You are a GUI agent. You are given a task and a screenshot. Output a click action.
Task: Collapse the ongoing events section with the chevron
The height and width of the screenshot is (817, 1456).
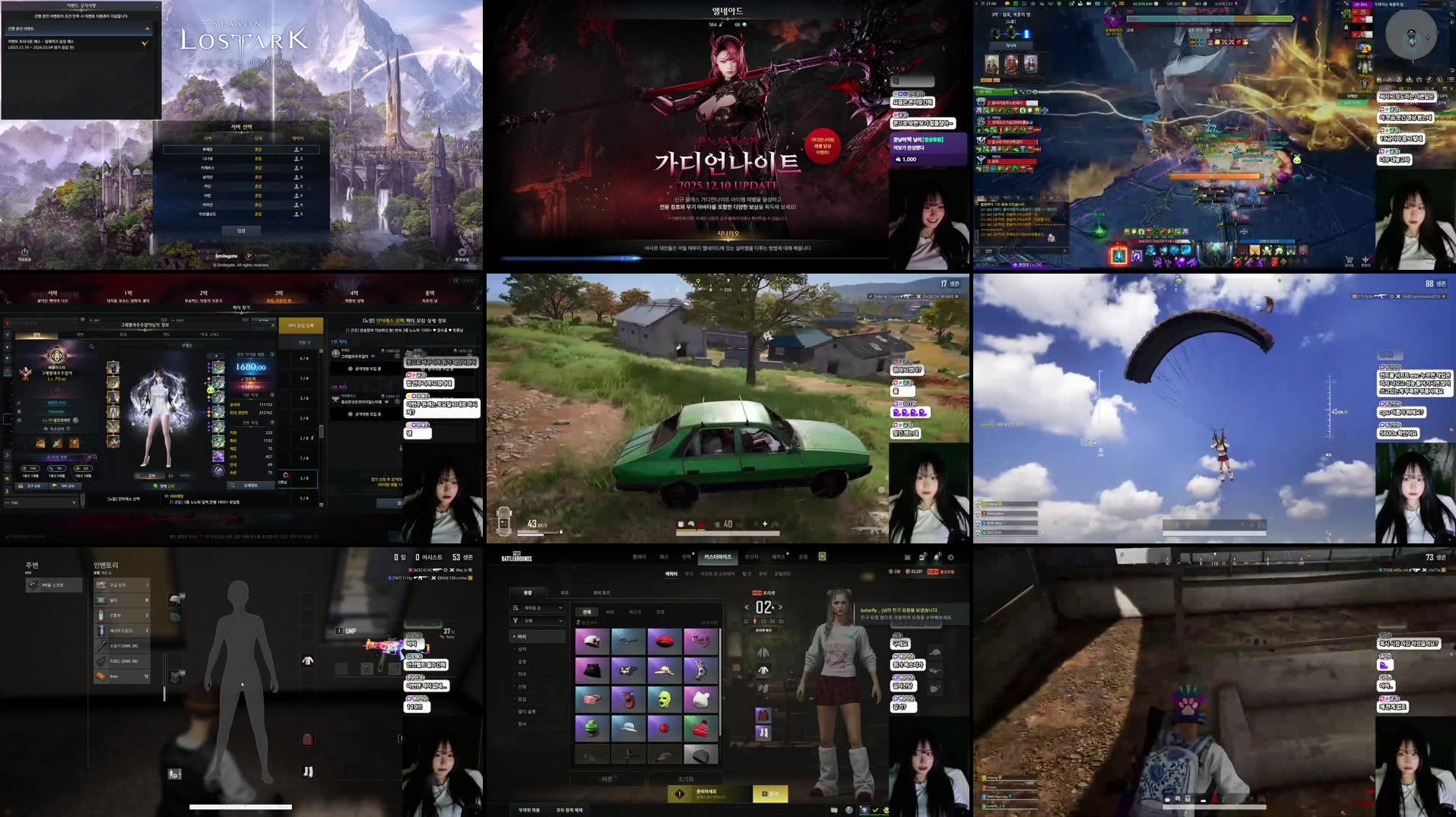pyautogui.click(x=148, y=28)
